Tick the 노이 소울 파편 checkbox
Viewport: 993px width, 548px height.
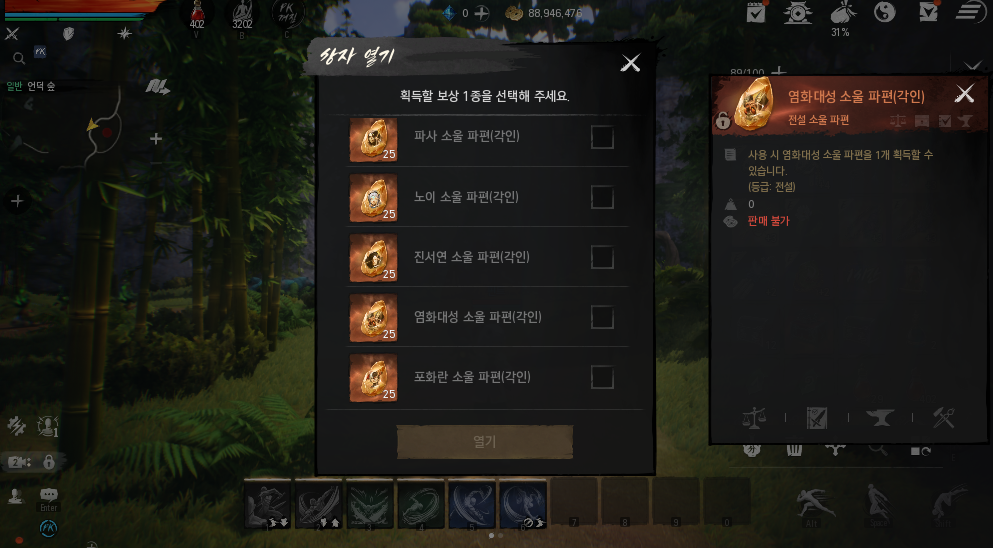click(x=602, y=197)
